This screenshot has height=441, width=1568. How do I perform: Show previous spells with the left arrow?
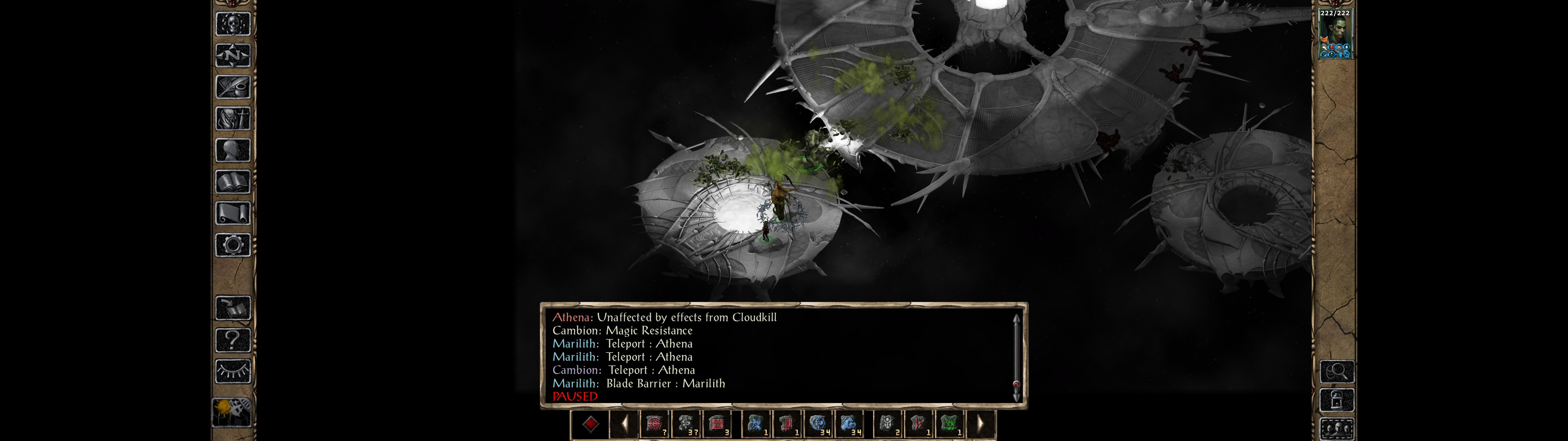tap(624, 424)
